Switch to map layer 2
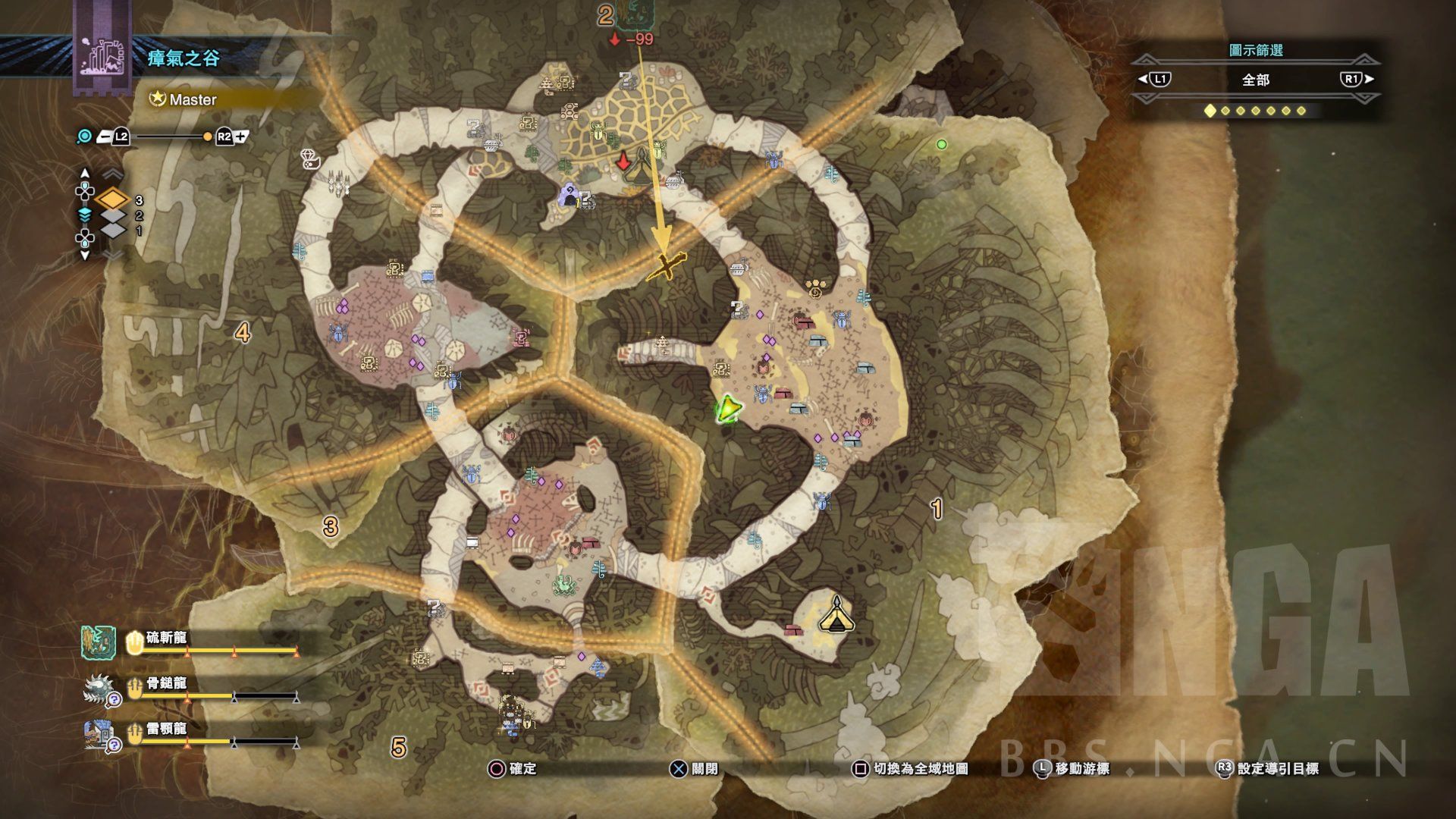 click(x=114, y=216)
